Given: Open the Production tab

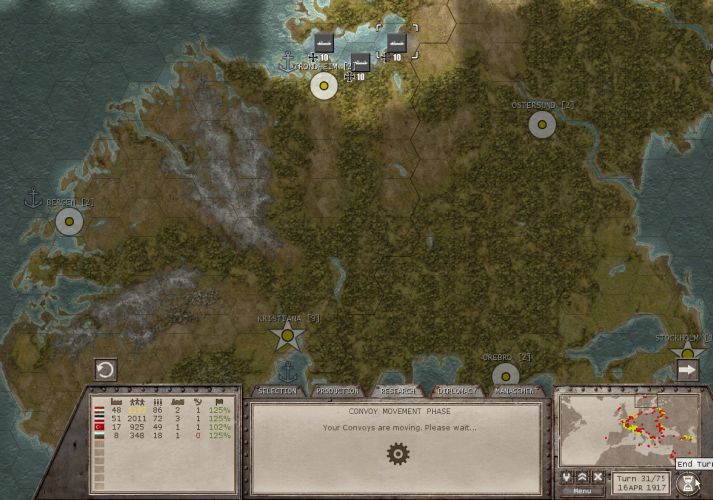Looking at the screenshot, I should coord(336,390).
